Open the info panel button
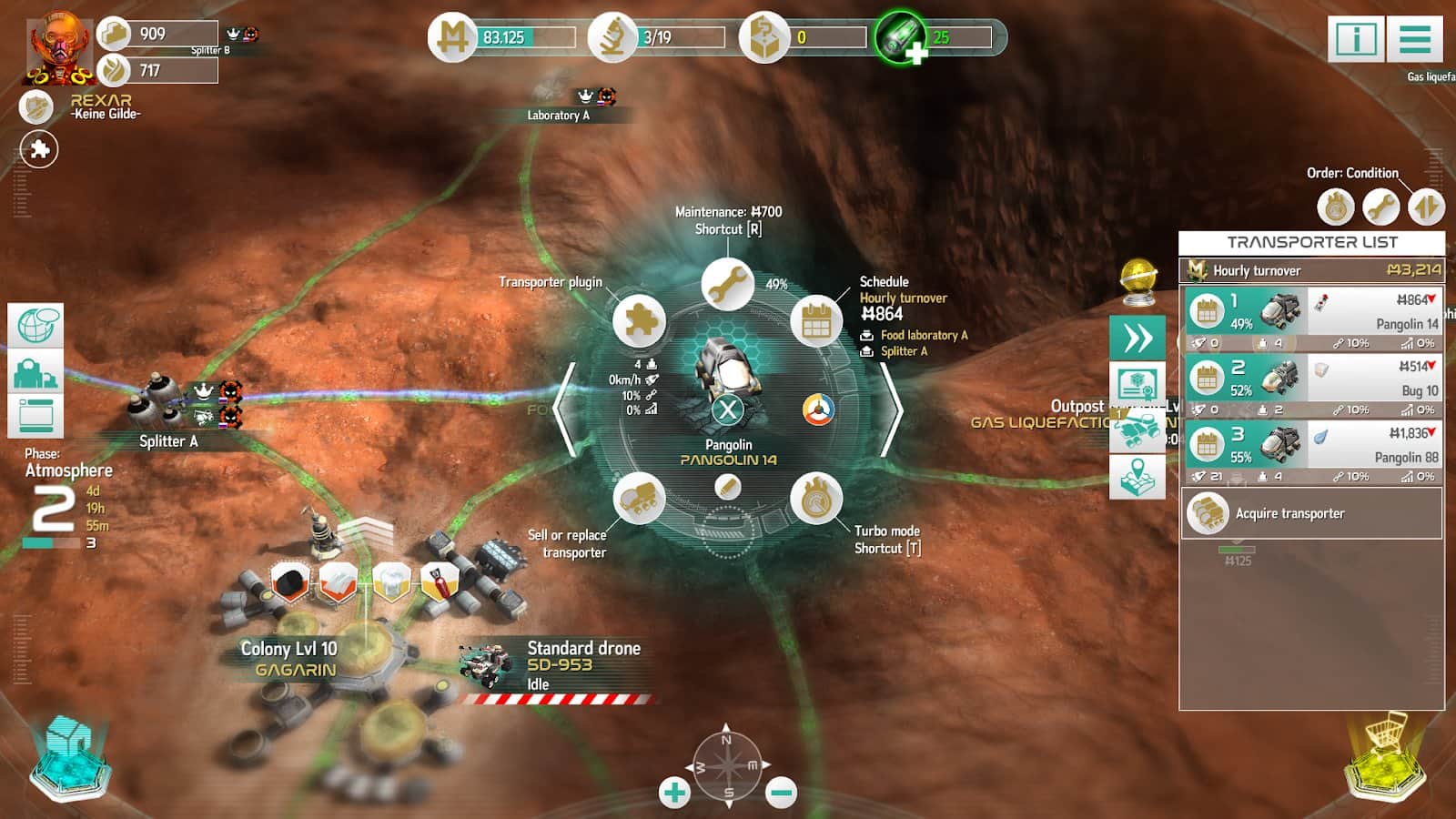 pyautogui.click(x=1356, y=39)
